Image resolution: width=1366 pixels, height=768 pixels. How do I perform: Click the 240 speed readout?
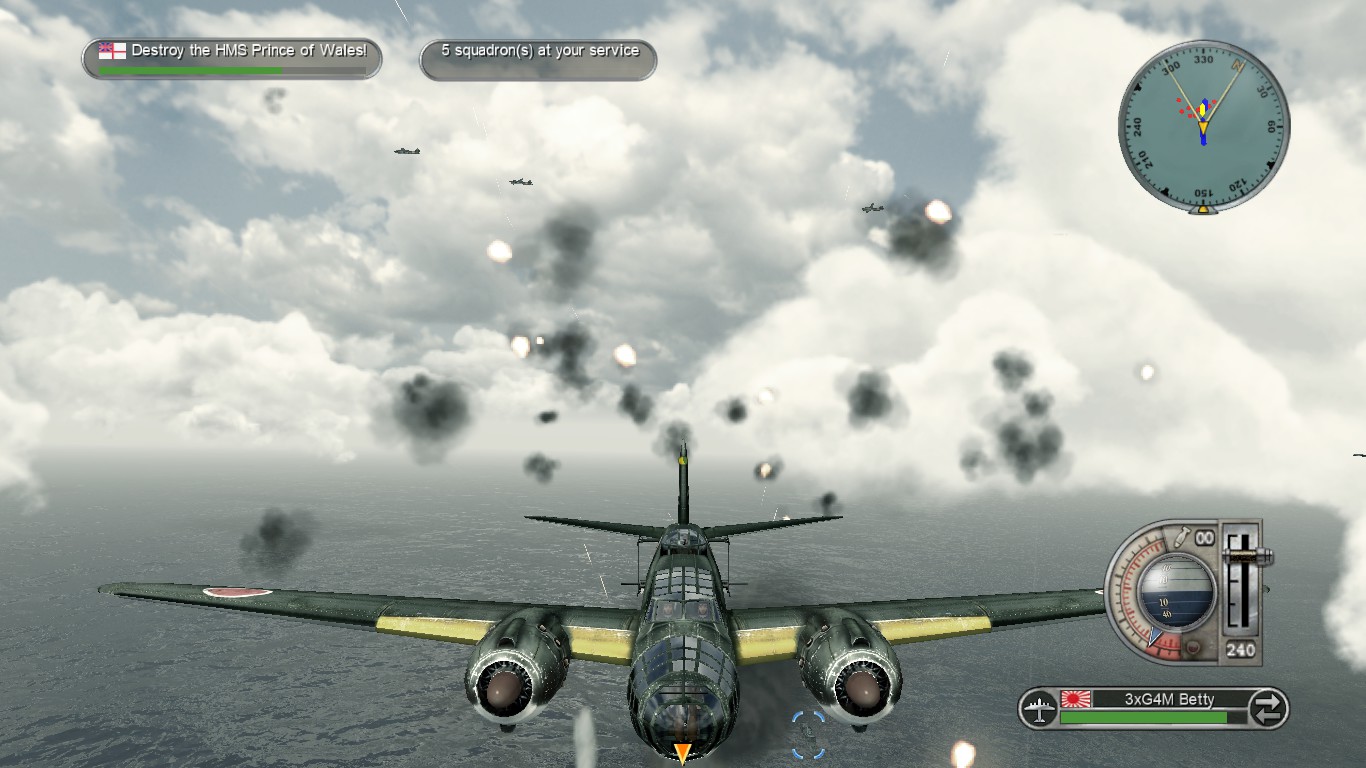click(1242, 648)
